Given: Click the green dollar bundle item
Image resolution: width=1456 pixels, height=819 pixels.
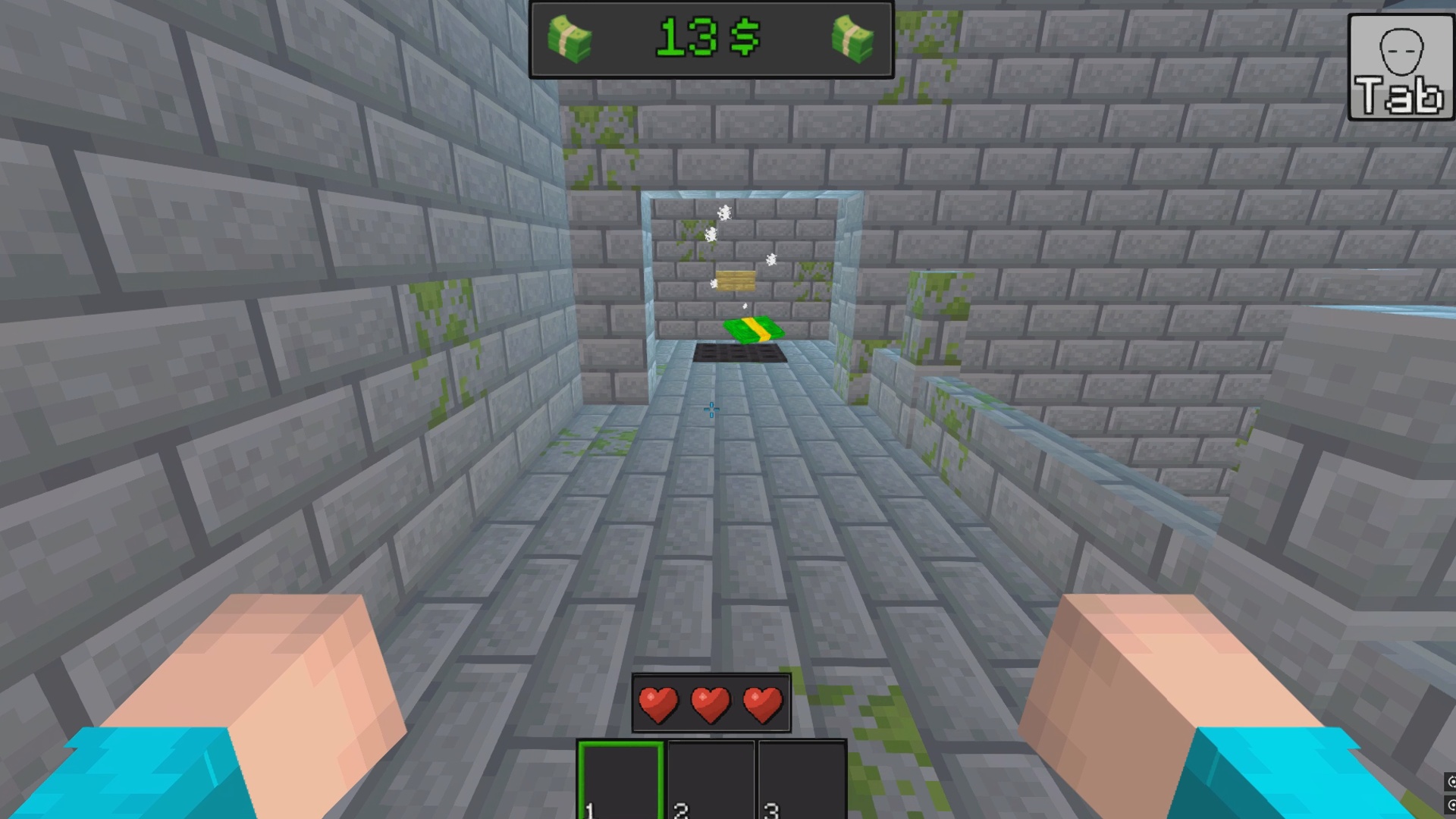Looking at the screenshot, I should [753, 330].
